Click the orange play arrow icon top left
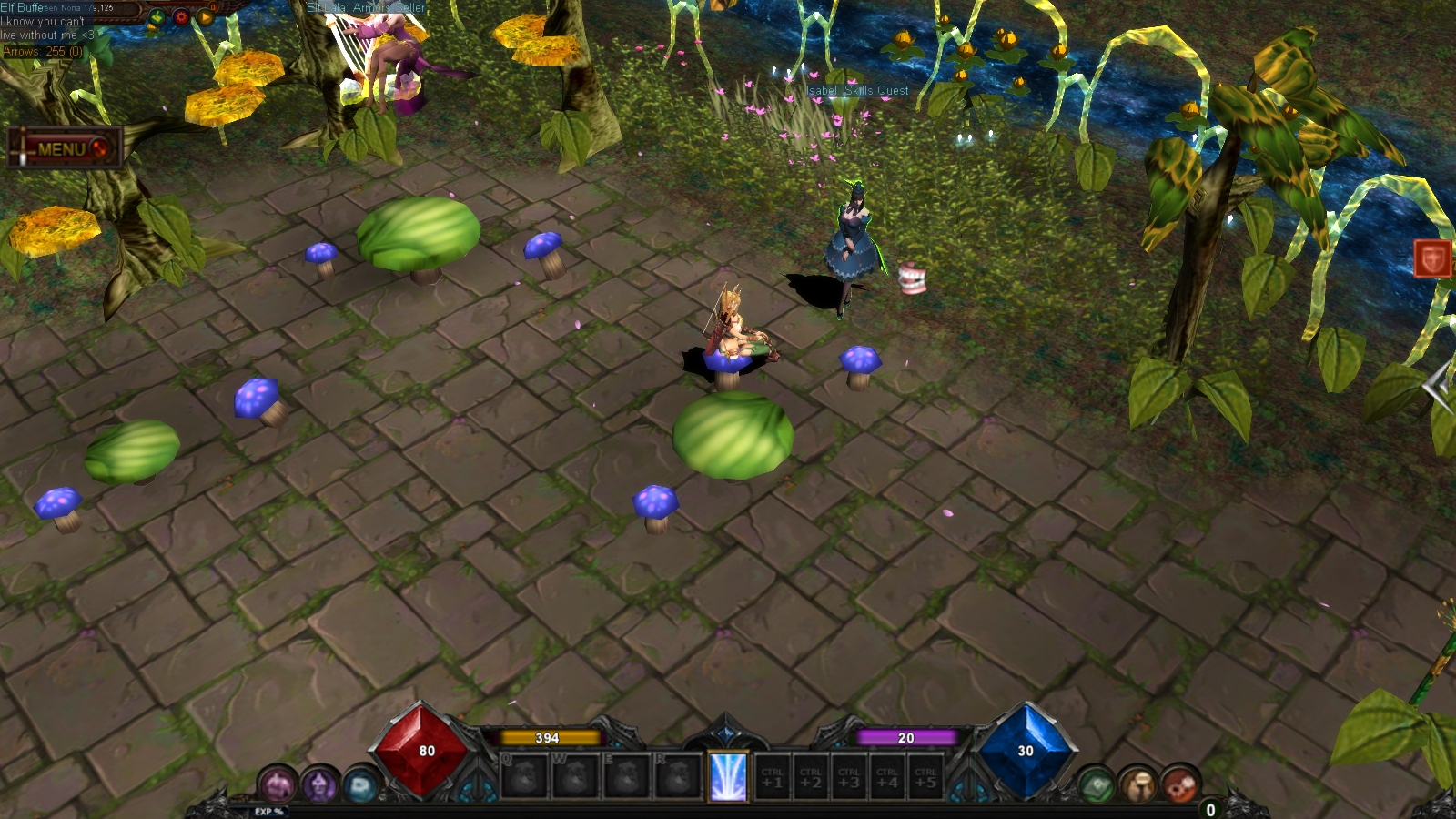 (x=206, y=17)
